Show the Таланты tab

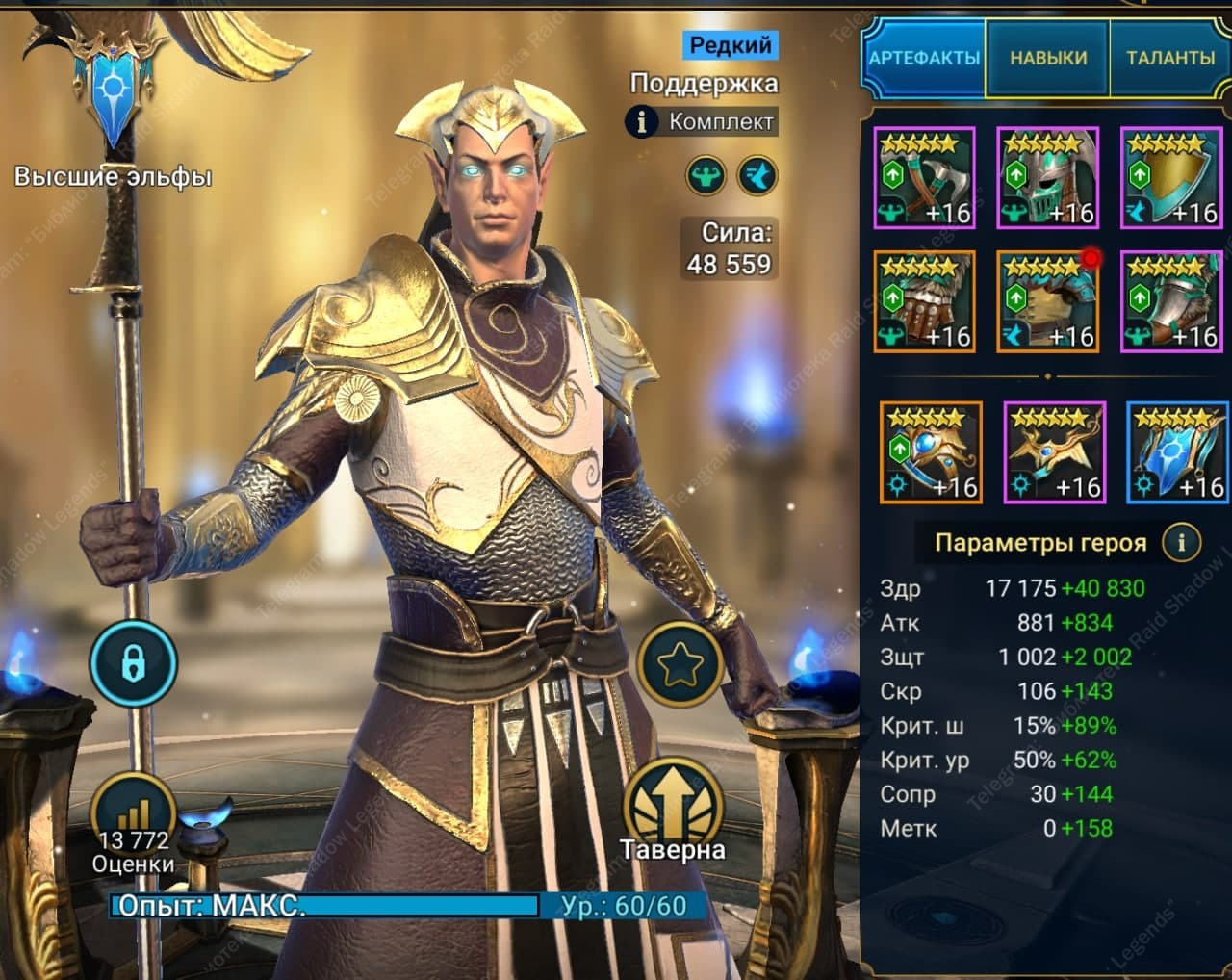click(x=1169, y=58)
